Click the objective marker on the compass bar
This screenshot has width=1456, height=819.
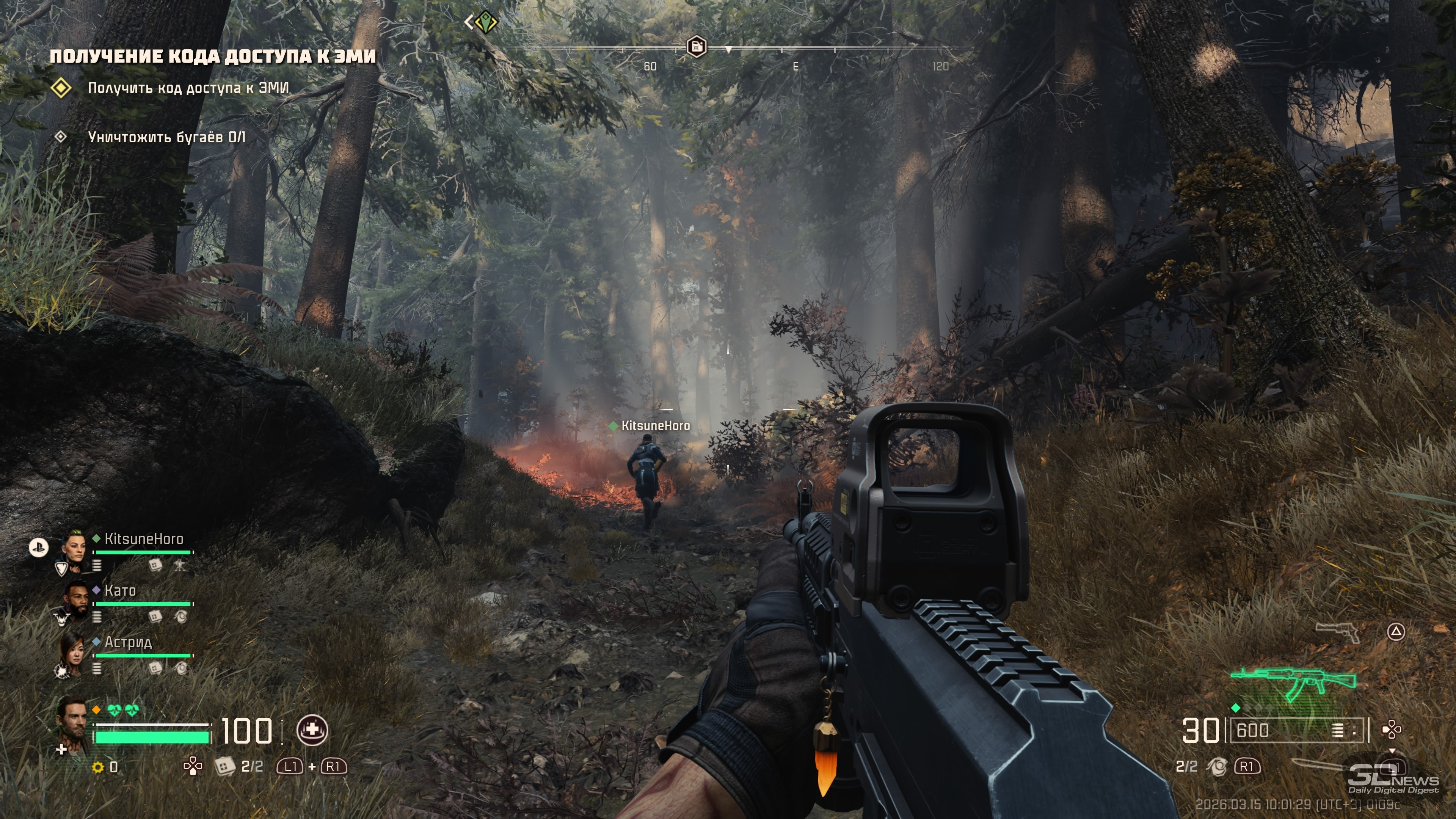pyautogui.click(x=697, y=46)
